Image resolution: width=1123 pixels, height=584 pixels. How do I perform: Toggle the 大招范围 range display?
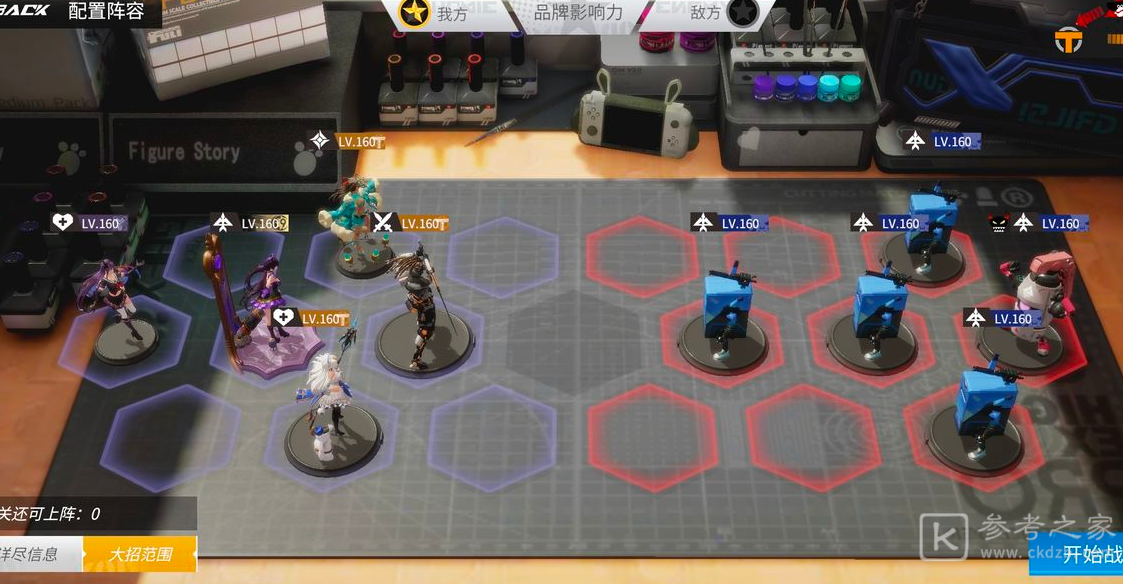click(x=140, y=554)
